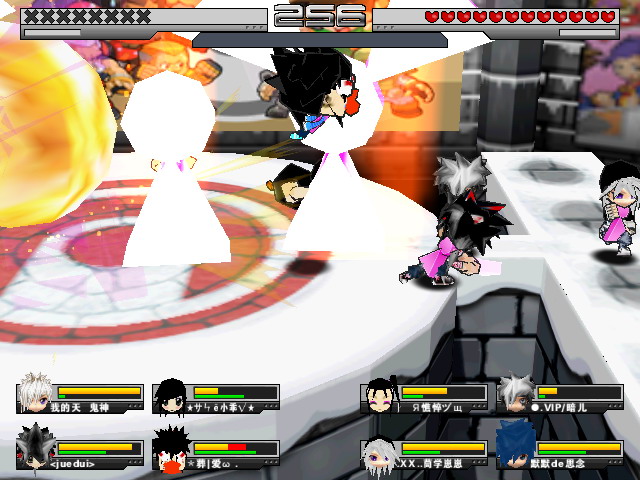Choose the ★サㄣé小乖√★ player panel
Screen dimensions: 640x480
coord(216,398)
